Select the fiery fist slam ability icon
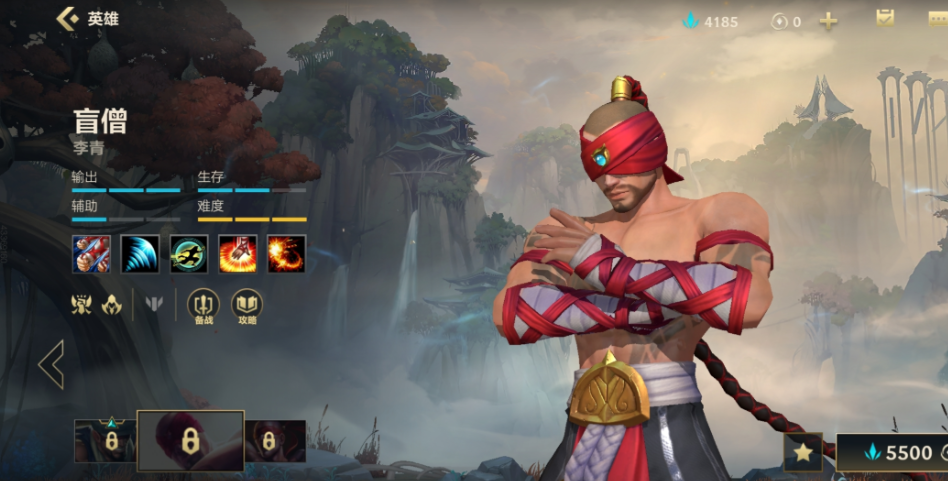 point(238,254)
